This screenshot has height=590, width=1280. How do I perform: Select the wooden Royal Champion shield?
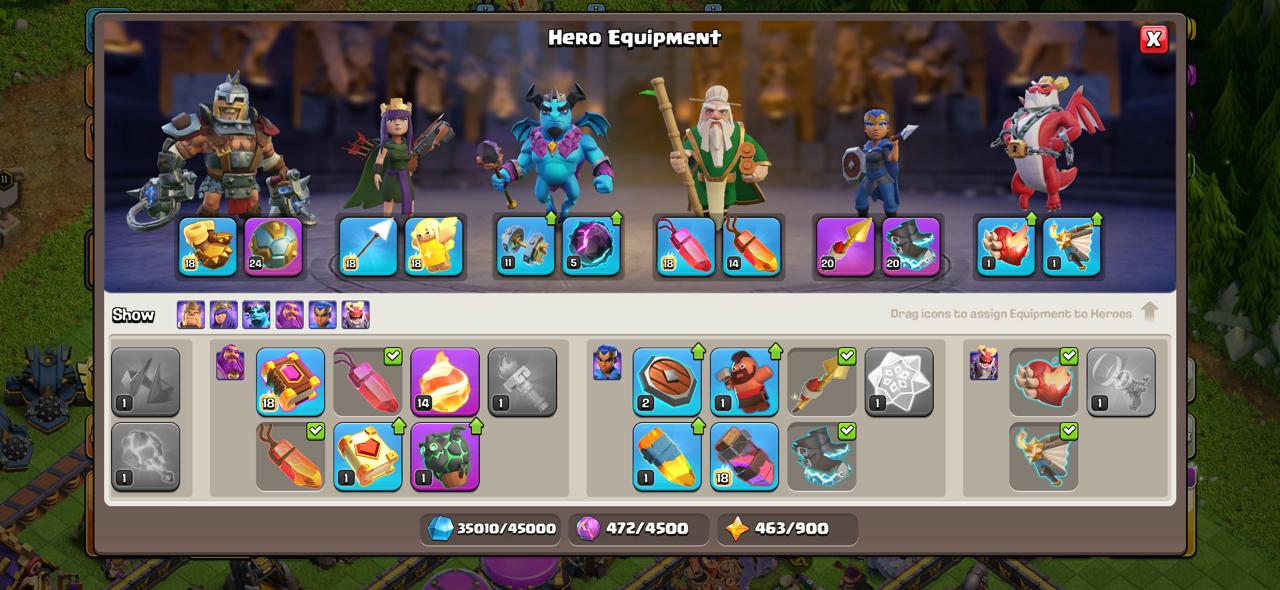[x=667, y=381]
